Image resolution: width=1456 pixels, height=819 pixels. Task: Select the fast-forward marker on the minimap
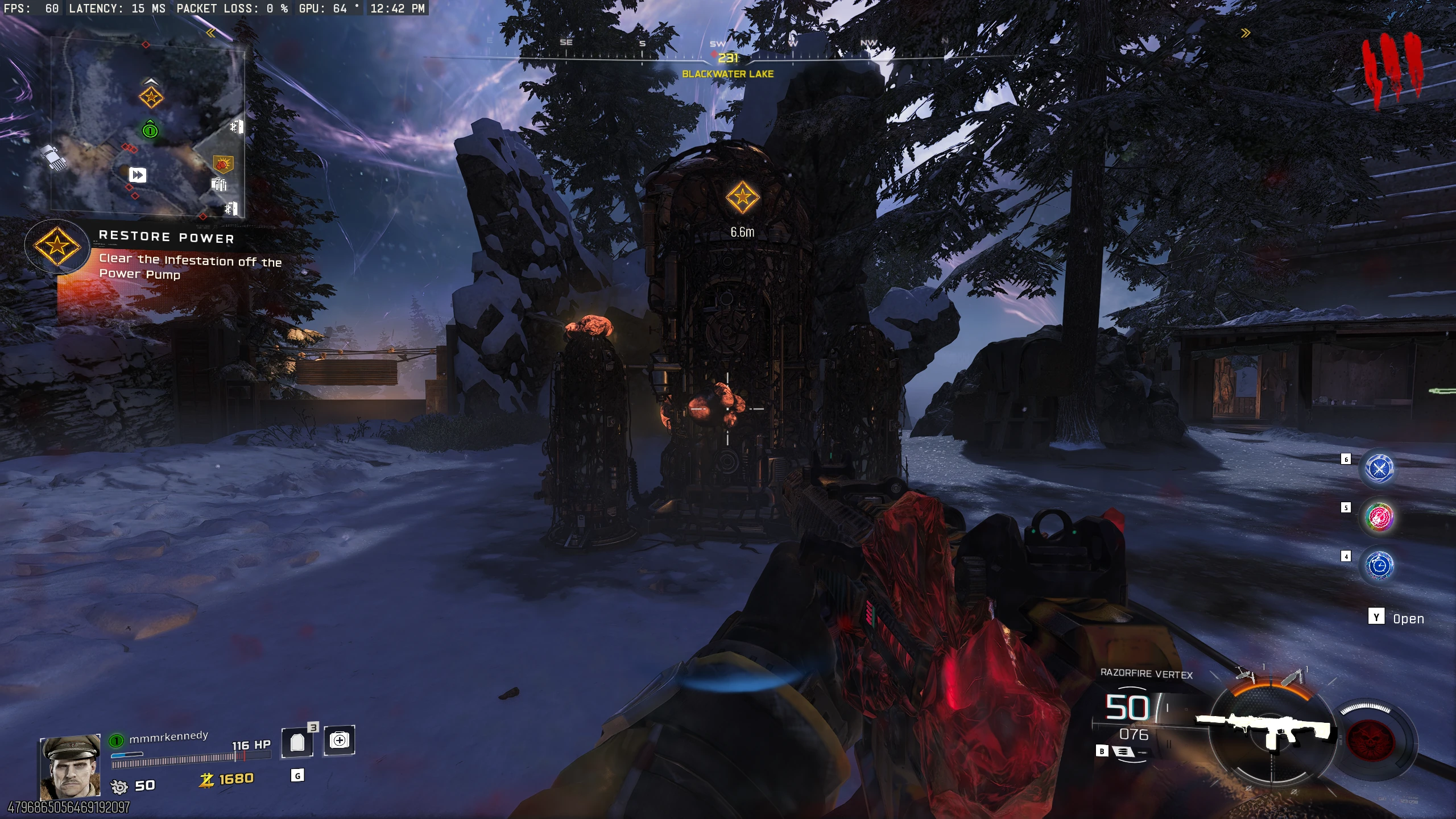point(138,175)
